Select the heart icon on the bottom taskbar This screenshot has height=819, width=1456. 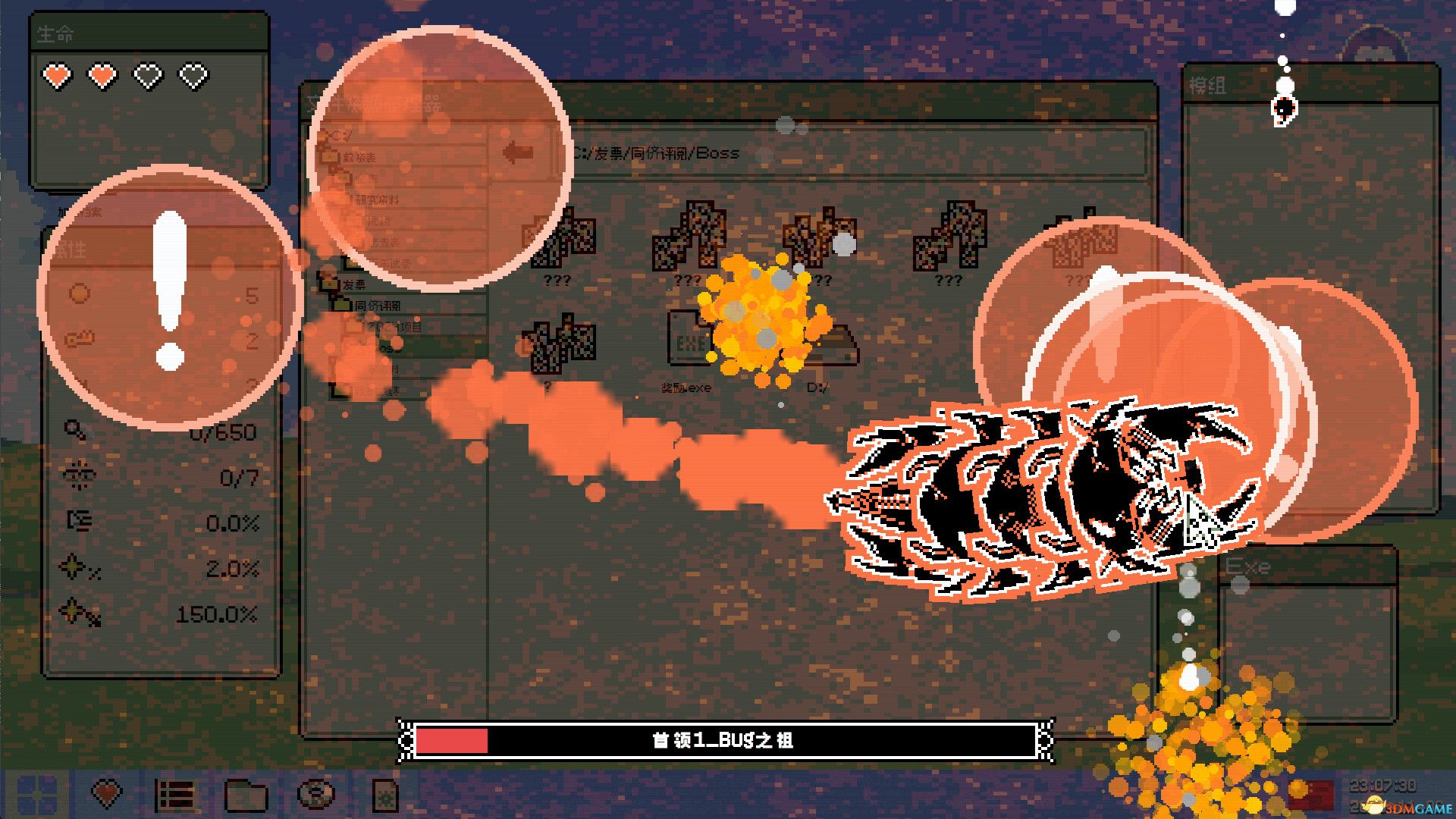[x=105, y=793]
